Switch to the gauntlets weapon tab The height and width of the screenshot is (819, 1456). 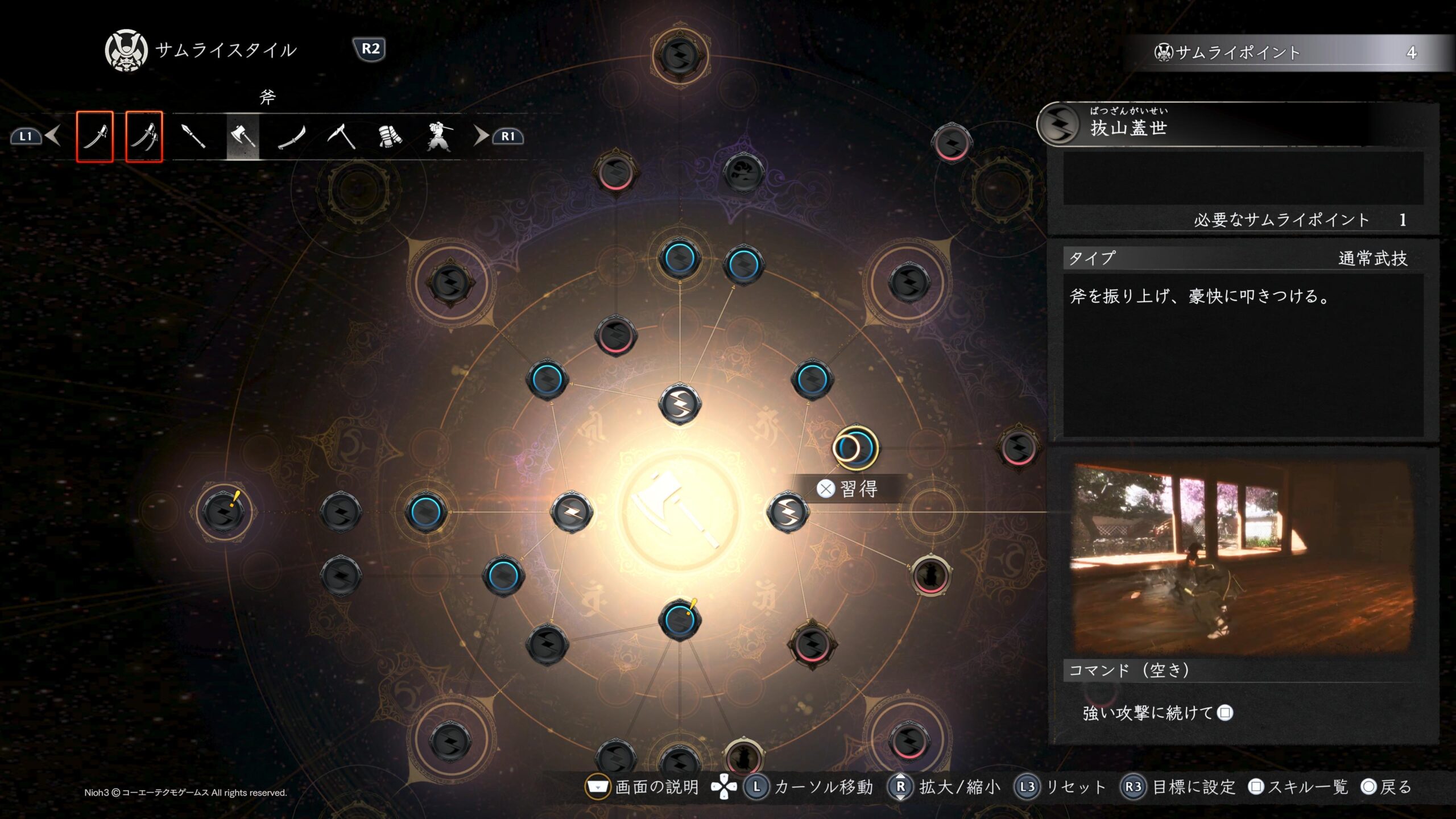pos(390,136)
